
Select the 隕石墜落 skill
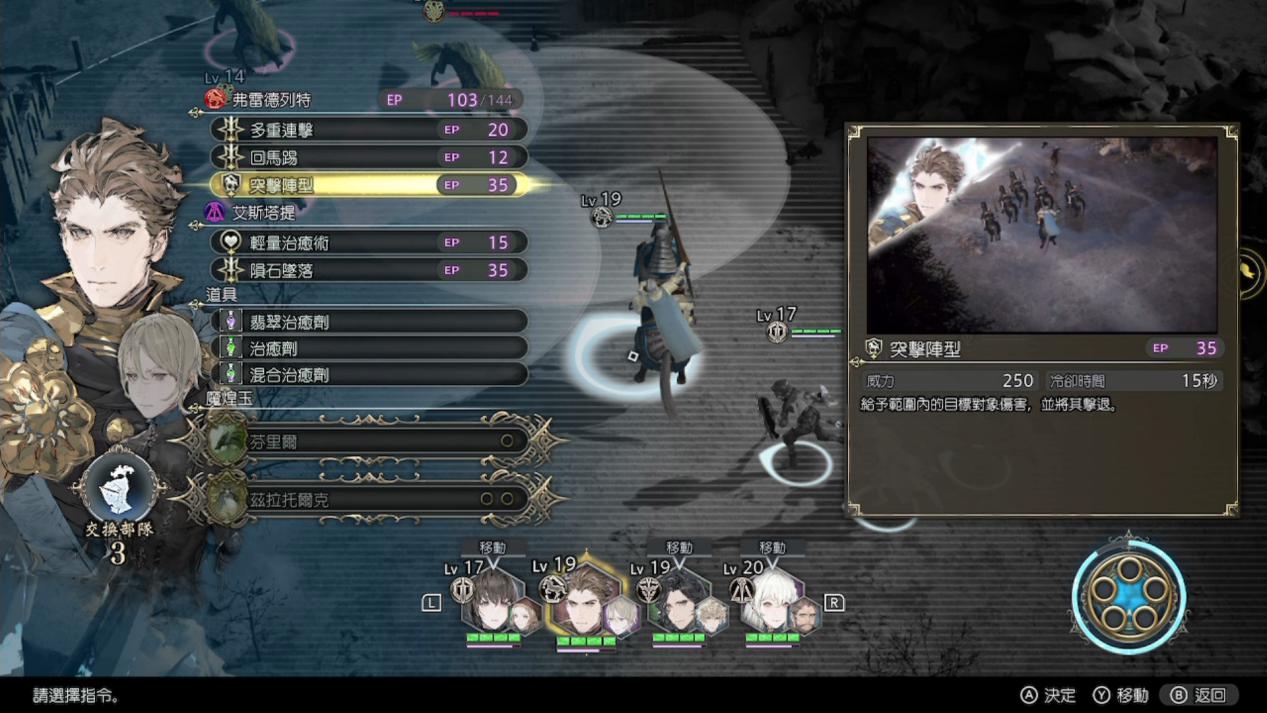pyautogui.click(x=368, y=270)
